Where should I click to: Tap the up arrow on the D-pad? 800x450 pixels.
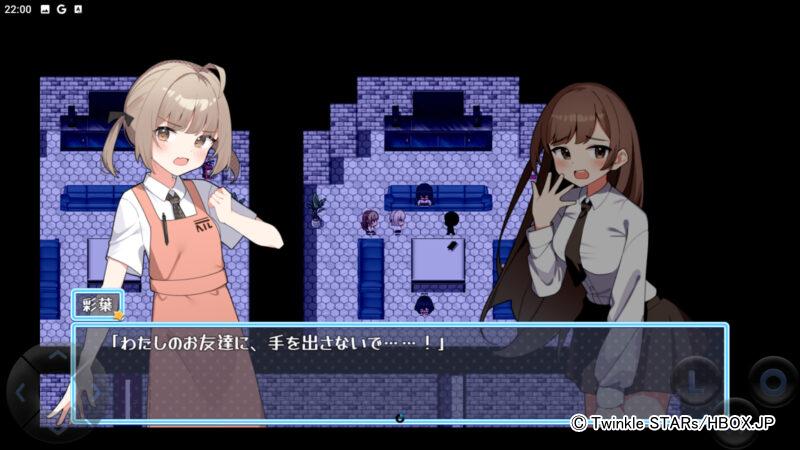56,356
